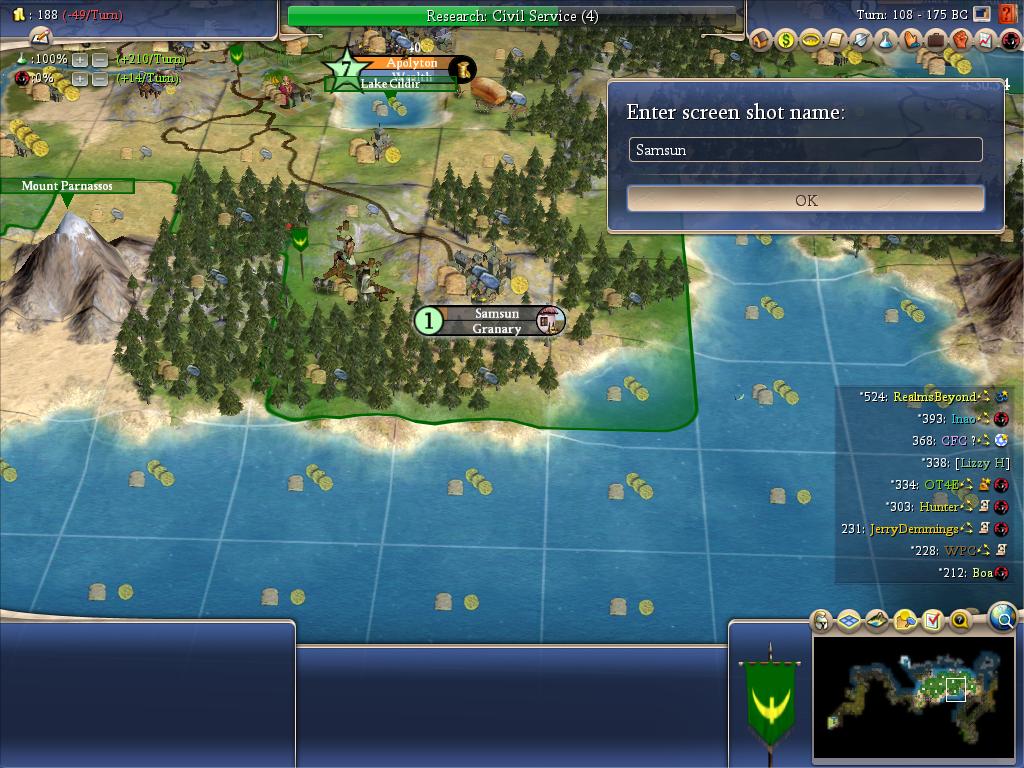Open the Foreign Advisor briefcase icon

coord(935,40)
